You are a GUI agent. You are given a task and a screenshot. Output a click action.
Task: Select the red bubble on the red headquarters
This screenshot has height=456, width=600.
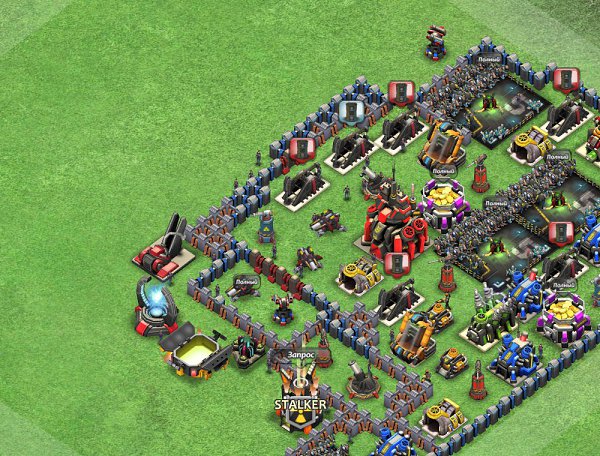[397, 264]
